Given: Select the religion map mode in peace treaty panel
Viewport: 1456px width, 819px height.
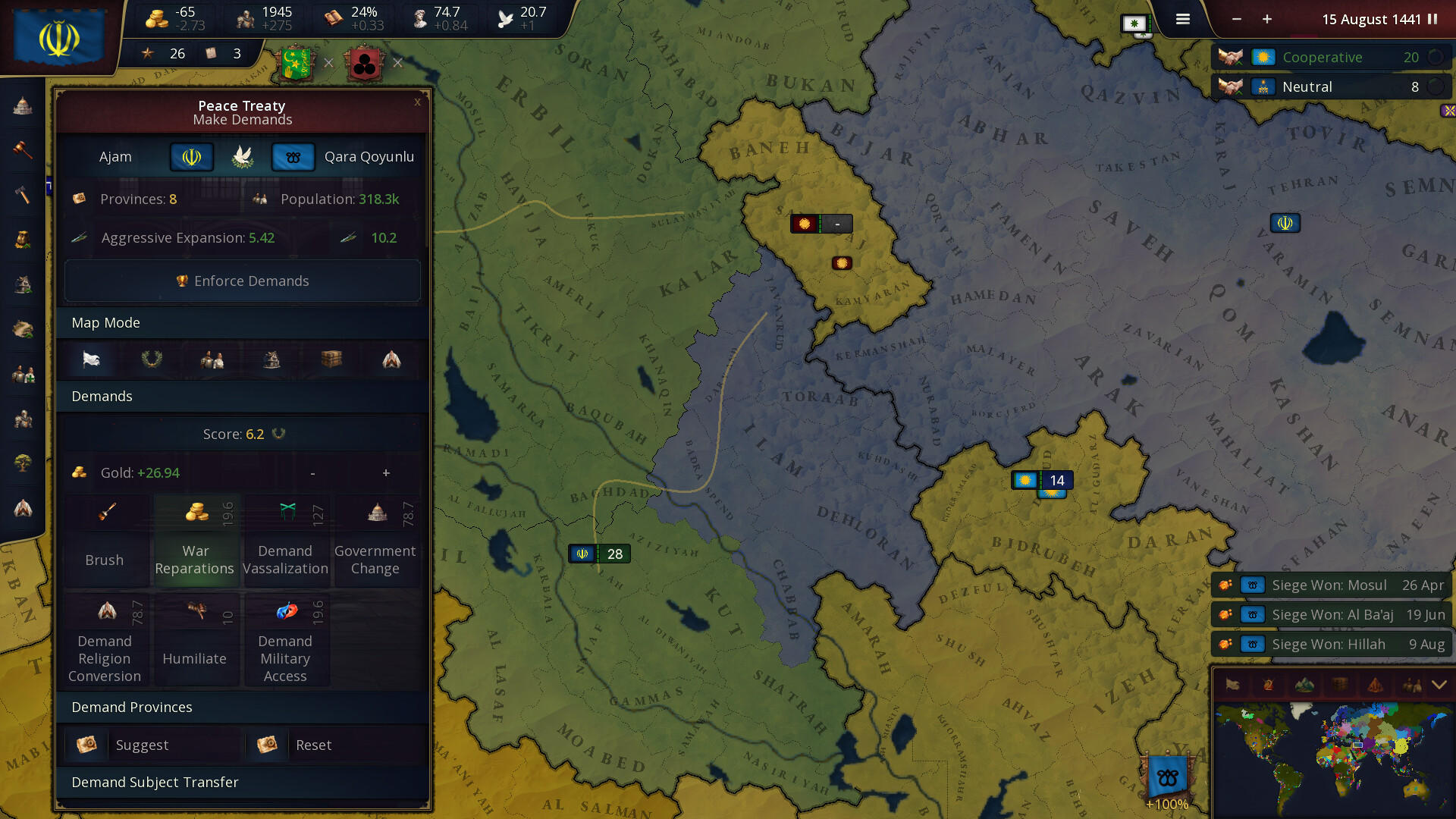Looking at the screenshot, I should (x=391, y=360).
